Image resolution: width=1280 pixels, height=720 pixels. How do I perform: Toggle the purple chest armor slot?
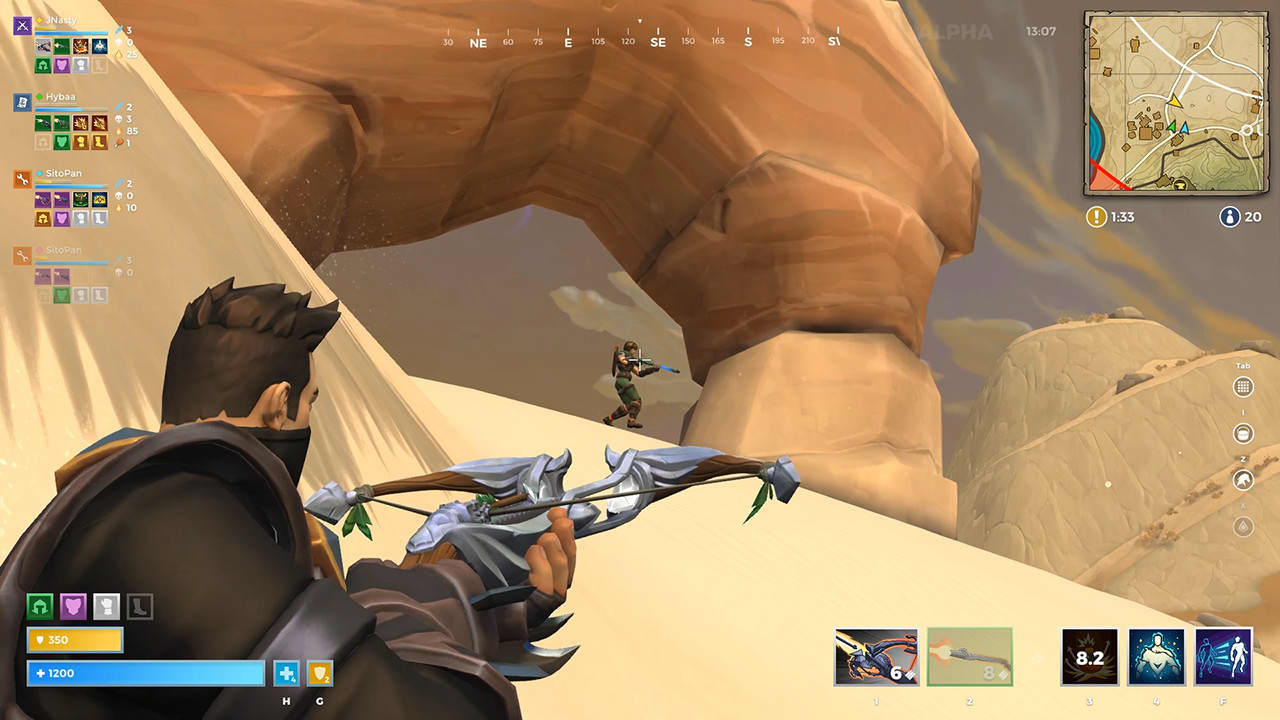[74, 607]
